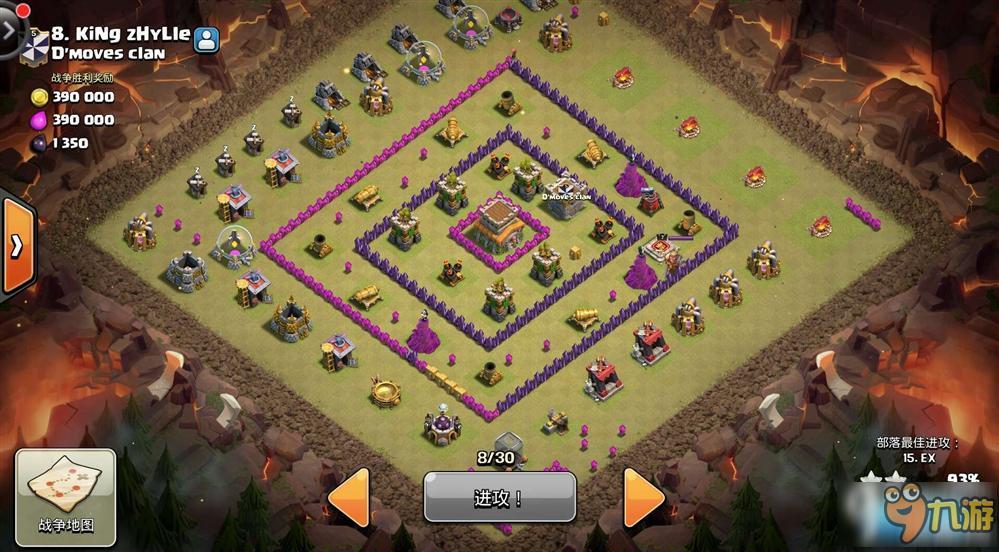
Task: Collapse the top-left corner arrow button
Action: coord(9,26)
